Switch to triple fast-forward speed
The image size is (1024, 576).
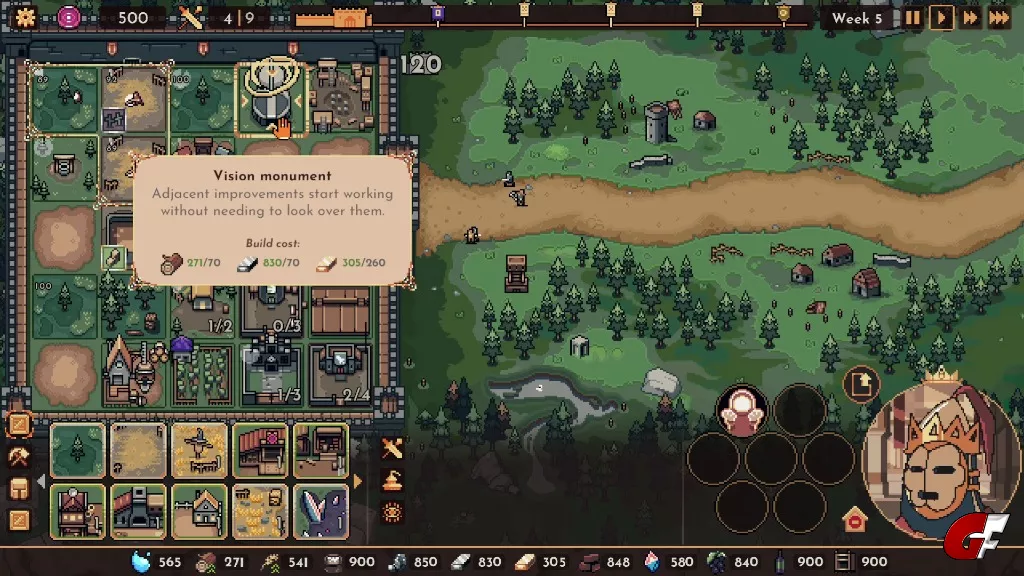click(998, 18)
